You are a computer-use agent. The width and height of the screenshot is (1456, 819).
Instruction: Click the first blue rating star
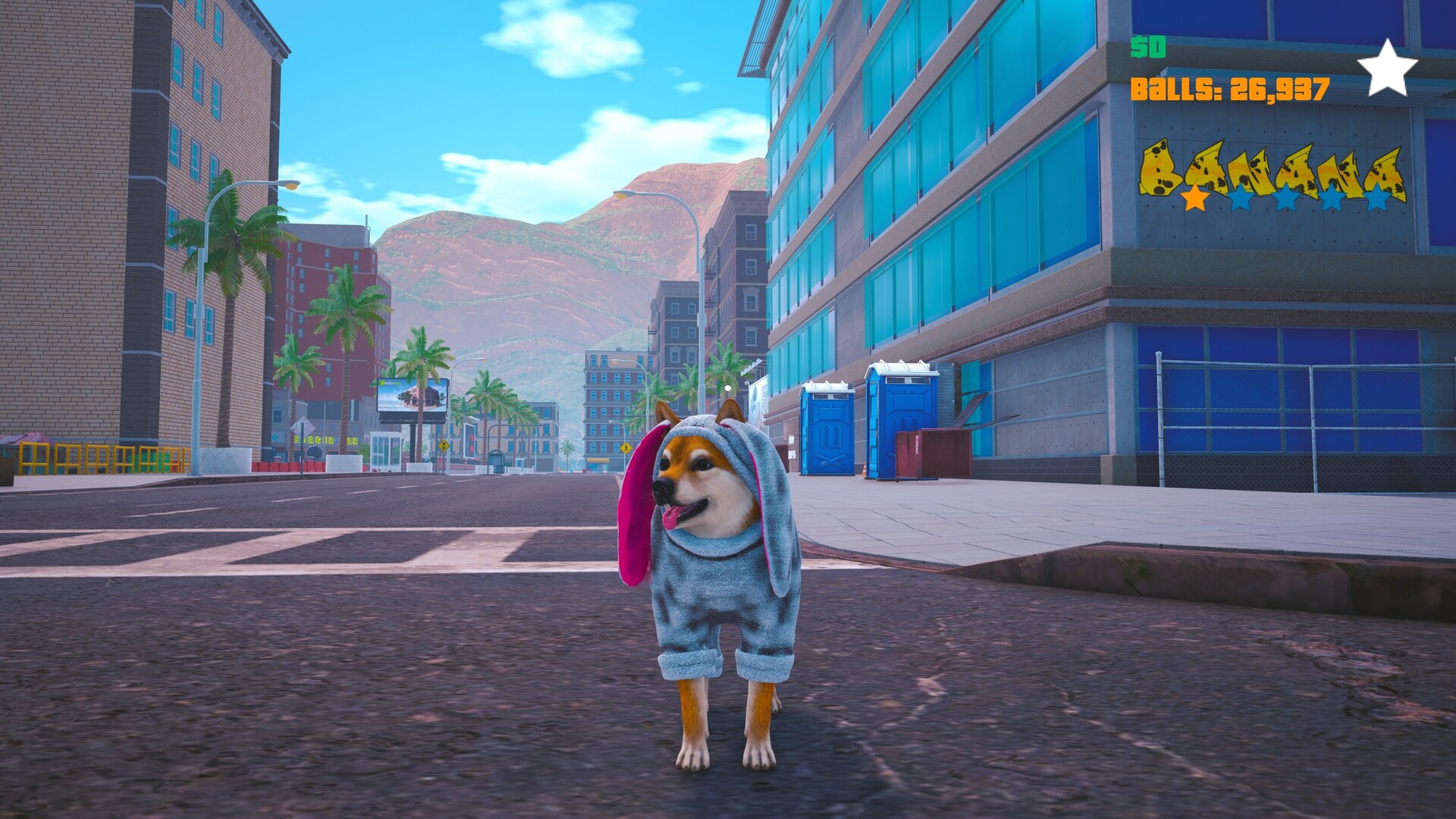click(x=1239, y=199)
